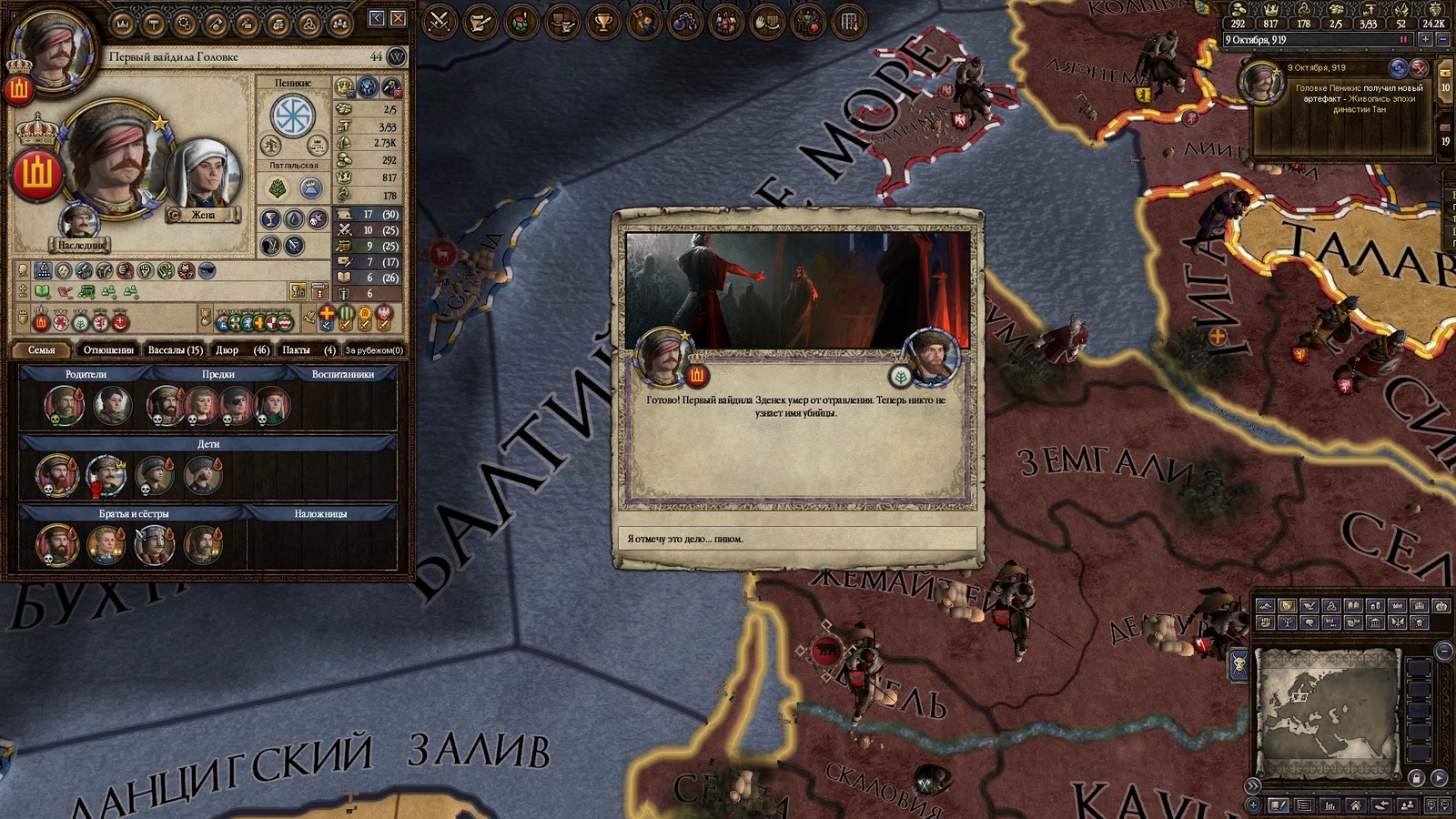Select the Пакты (4) tab
The height and width of the screenshot is (819, 1456).
click(308, 349)
